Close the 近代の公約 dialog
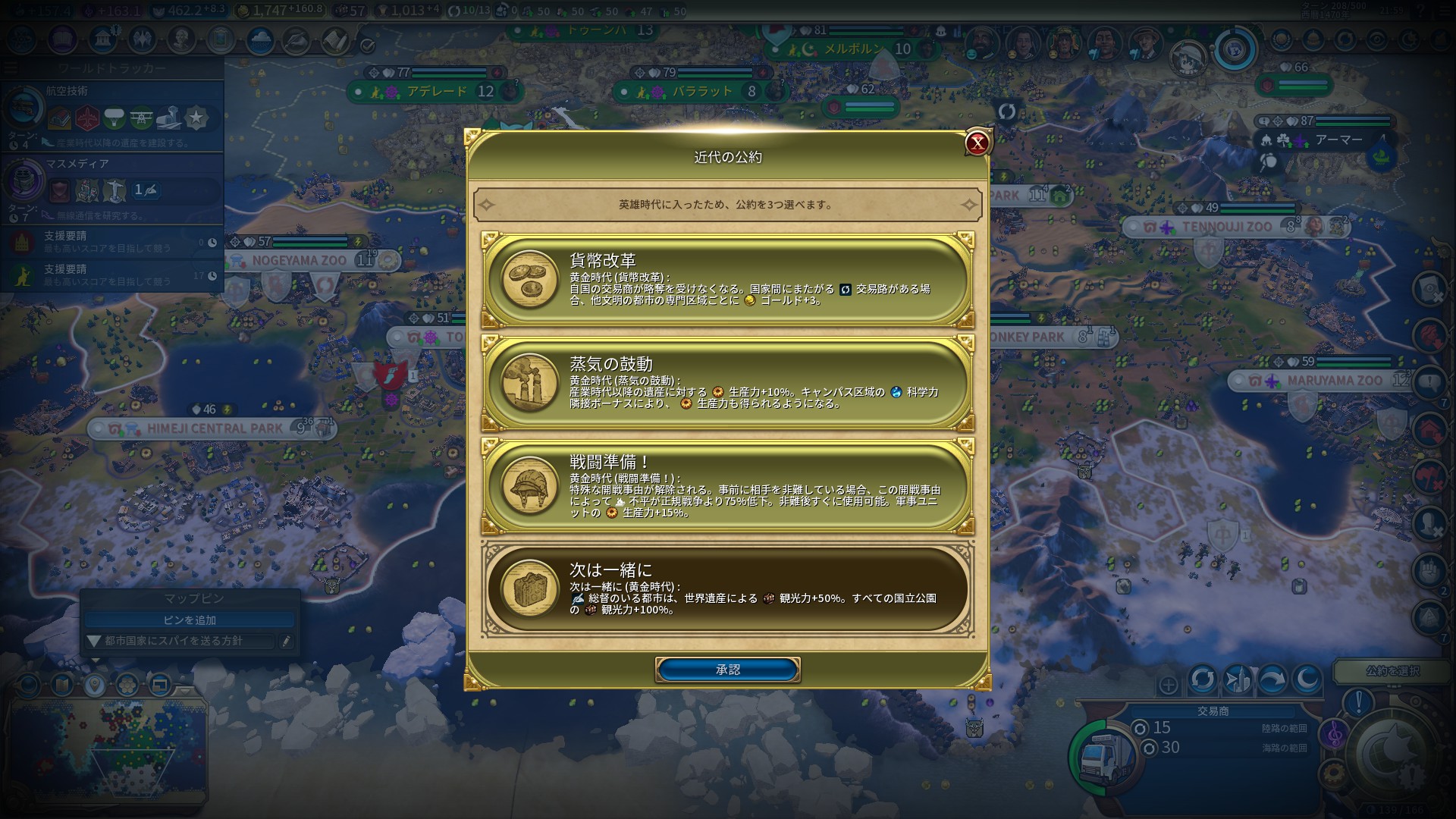The height and width of the screenshot is (819, 1456). [977, 143]
